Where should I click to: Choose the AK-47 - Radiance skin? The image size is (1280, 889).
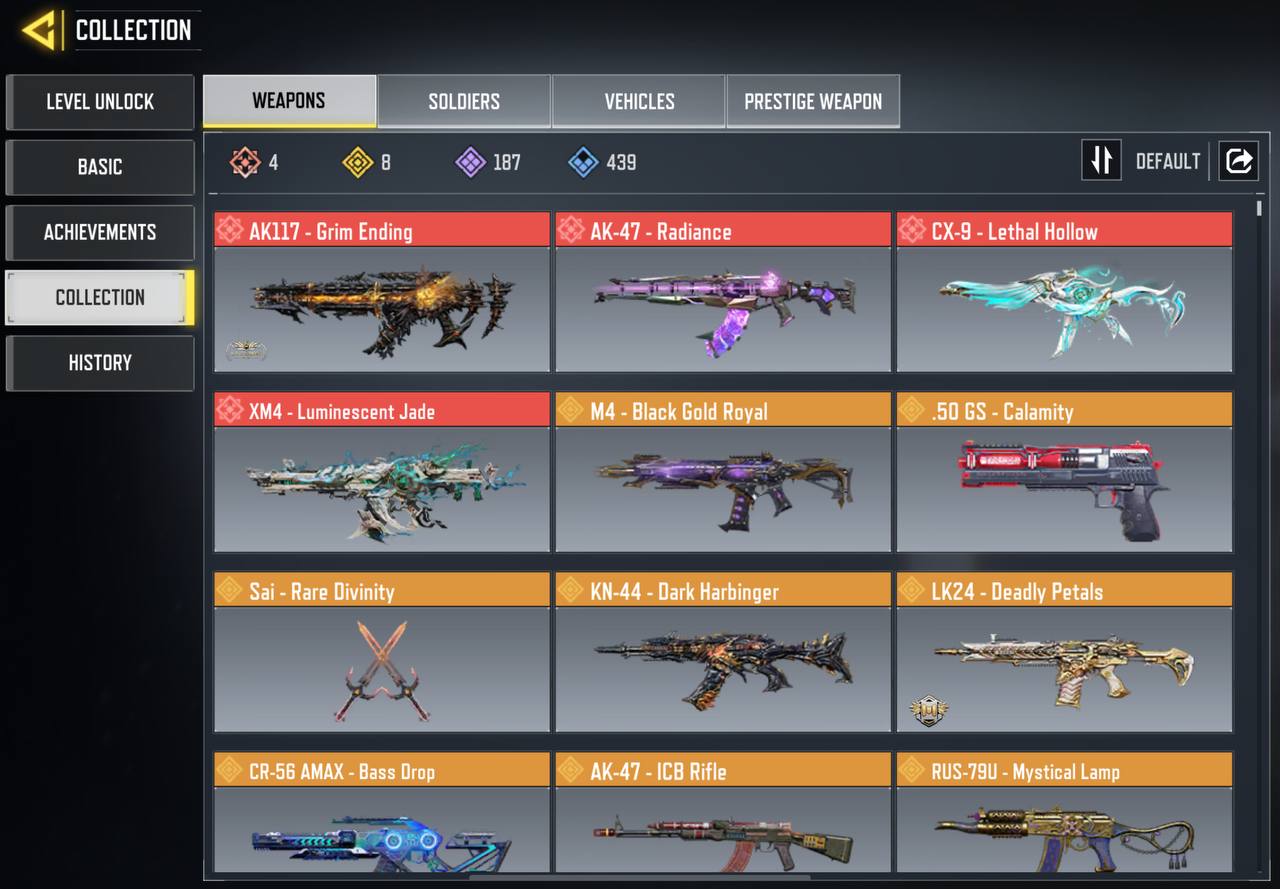[x=723, y=292]
